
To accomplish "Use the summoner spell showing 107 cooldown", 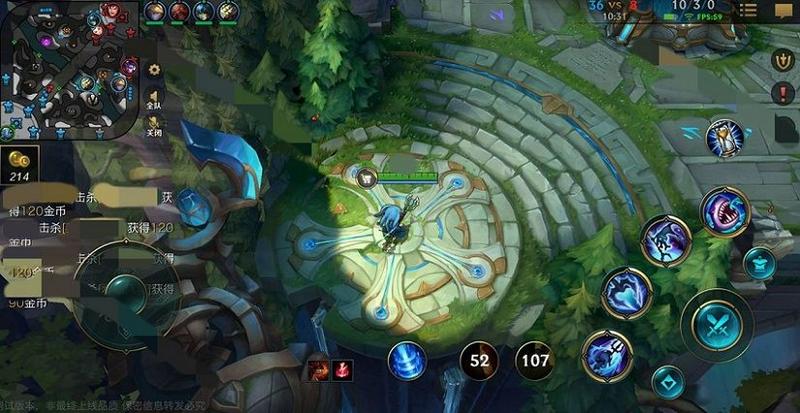I will pyautogui.click(x=535, y=360).
